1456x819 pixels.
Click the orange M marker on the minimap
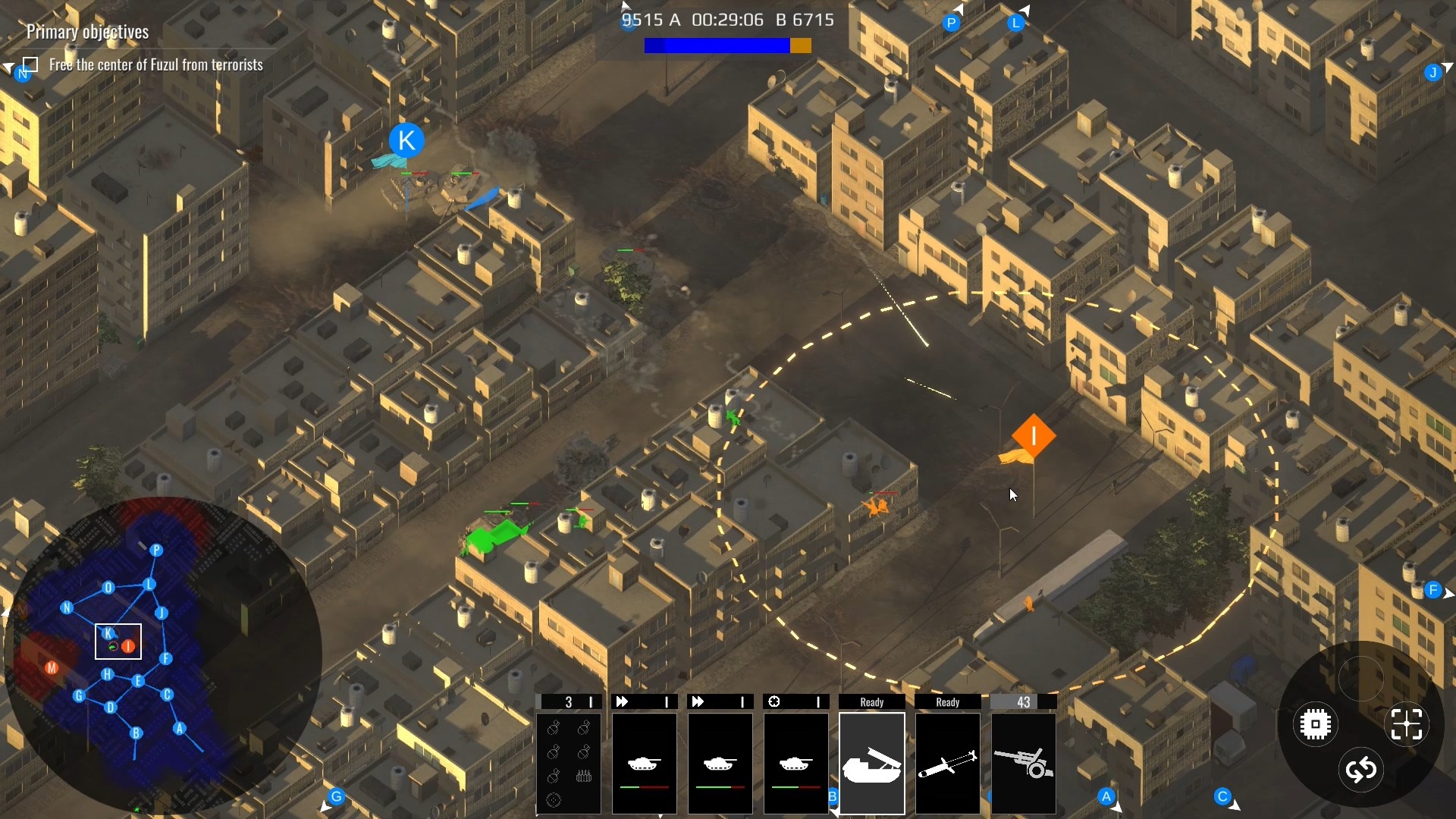point(52,668)
